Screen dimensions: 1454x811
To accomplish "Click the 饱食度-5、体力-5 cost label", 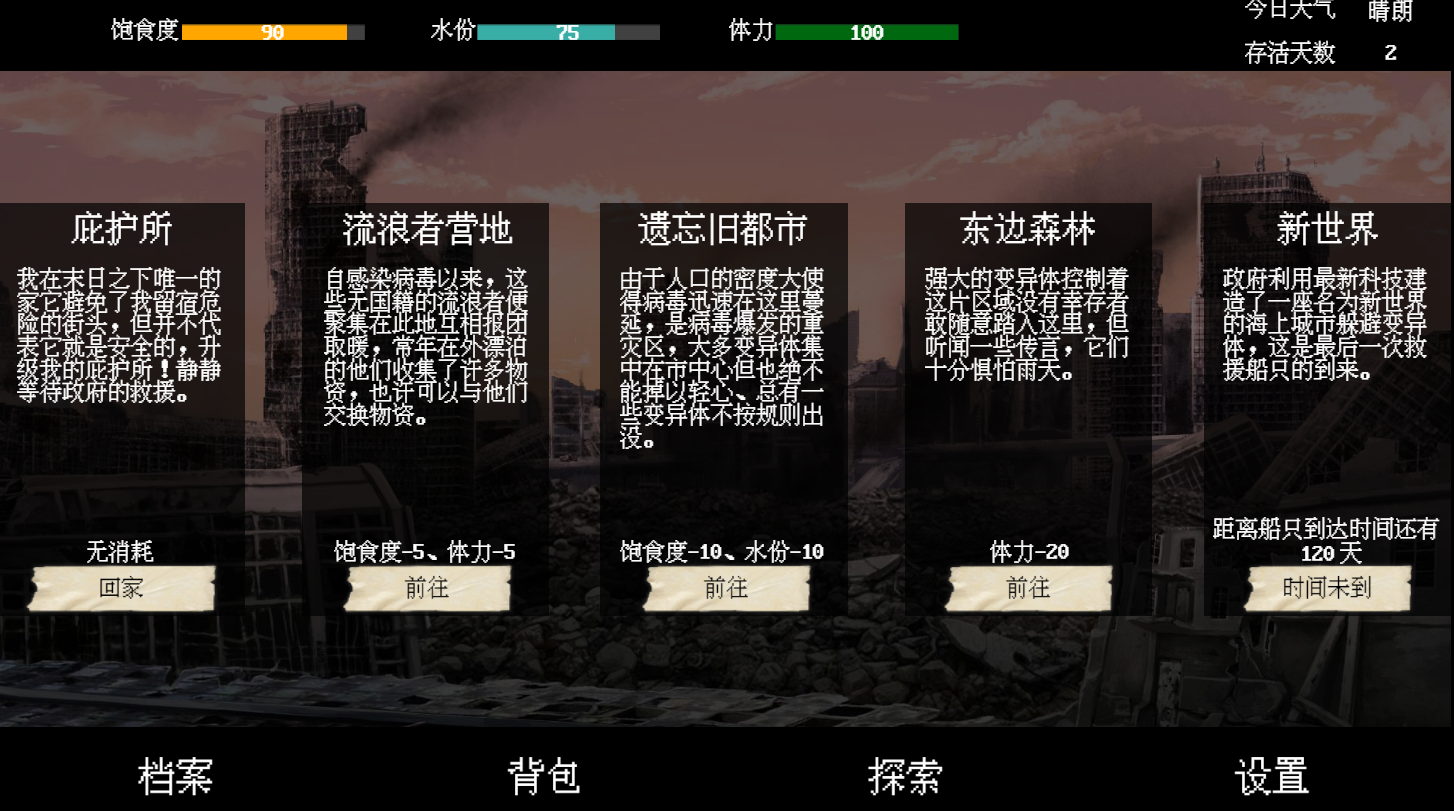I will click(424, 549).
